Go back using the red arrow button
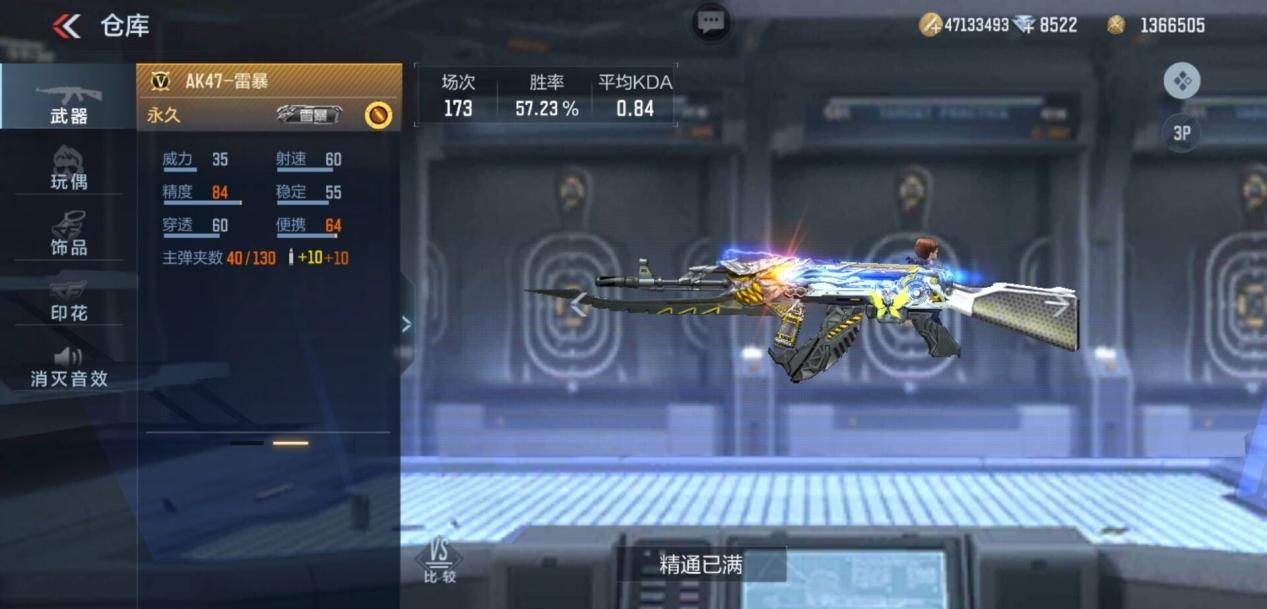The width and height of the screenshot is (1267, 609). [x=66, y=26]
